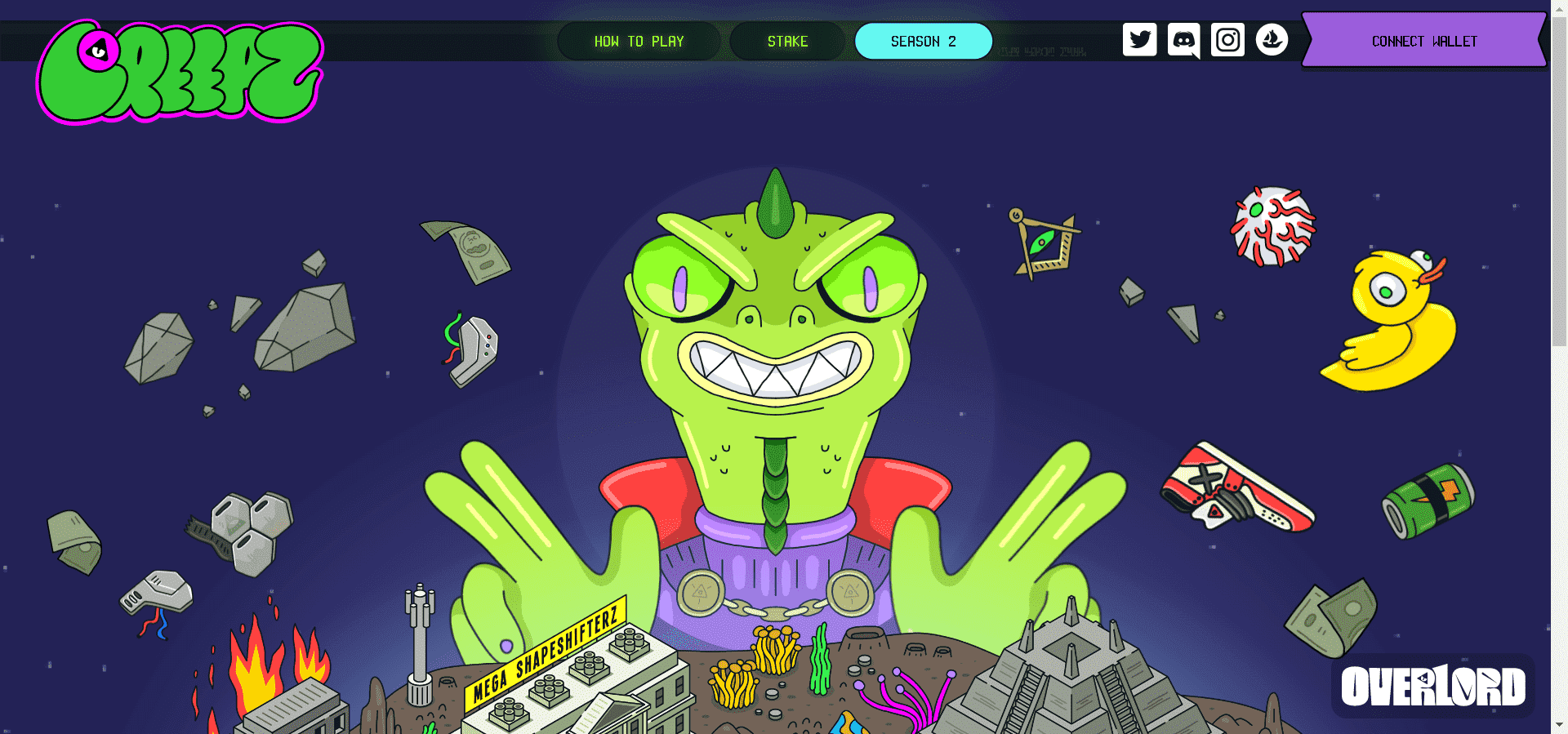Open the OpenSea collection

[x=1271, y=38]
